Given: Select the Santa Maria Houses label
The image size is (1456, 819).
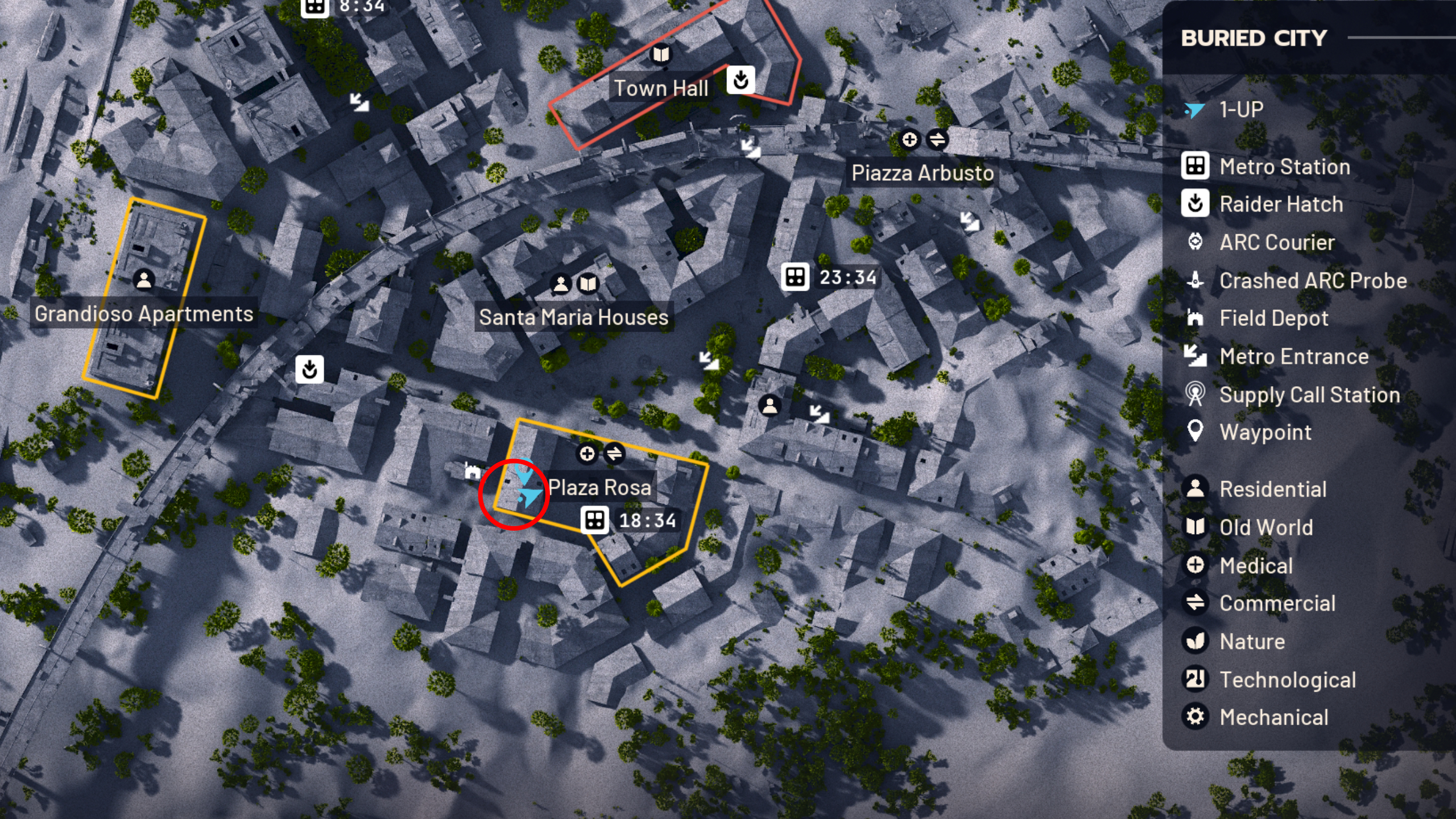Looking at the screenshot, I should coord(574,317).
